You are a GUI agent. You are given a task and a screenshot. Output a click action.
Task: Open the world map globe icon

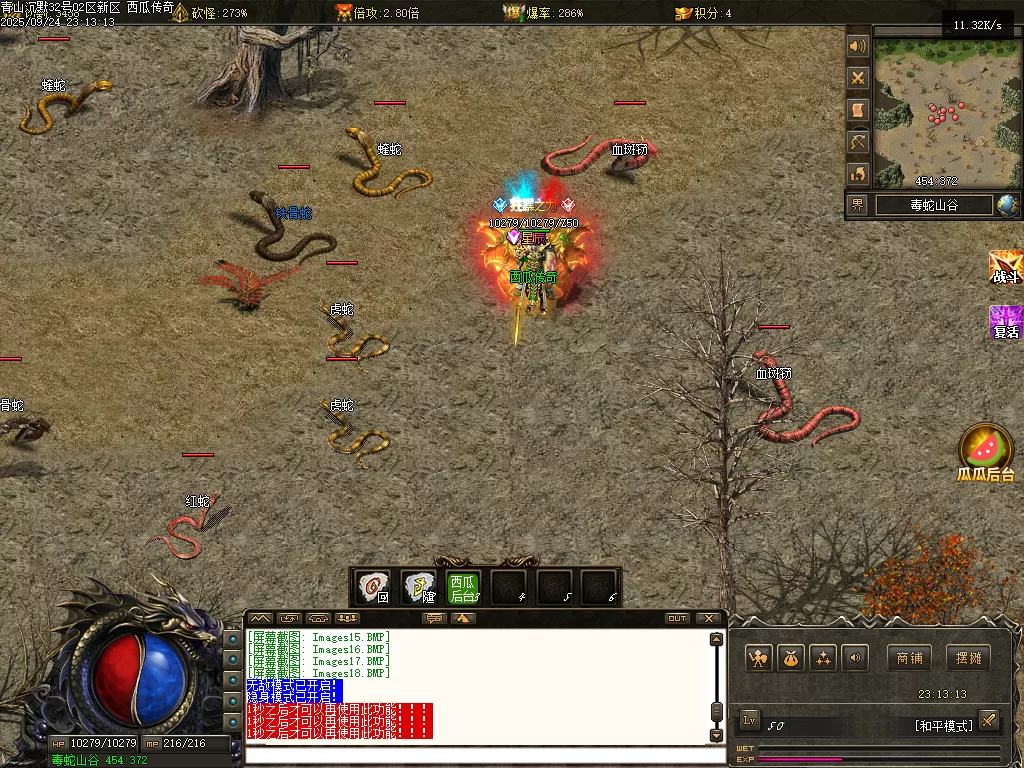coord(1007,205)
